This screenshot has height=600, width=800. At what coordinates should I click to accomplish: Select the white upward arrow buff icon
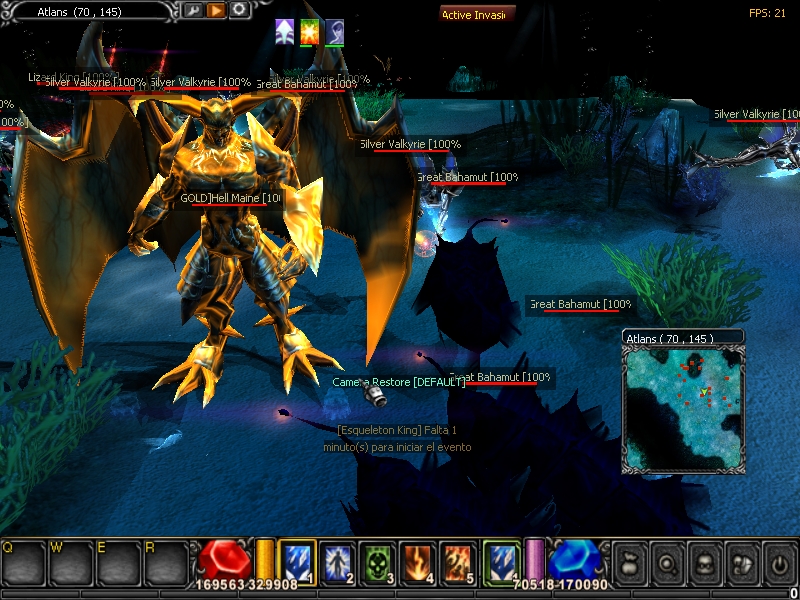284,31
